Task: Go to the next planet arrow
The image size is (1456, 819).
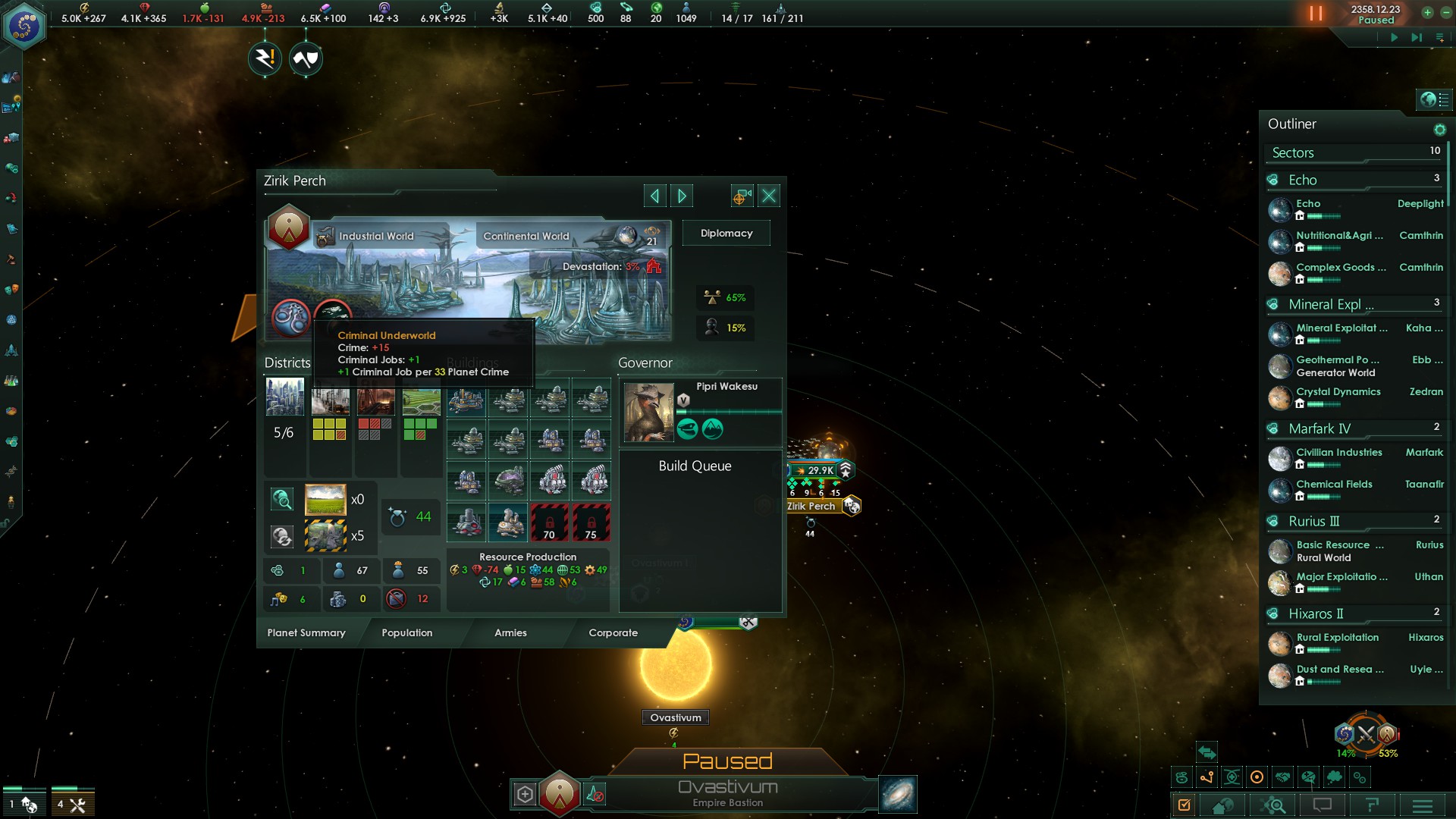Action: click(x=682, y=196)
